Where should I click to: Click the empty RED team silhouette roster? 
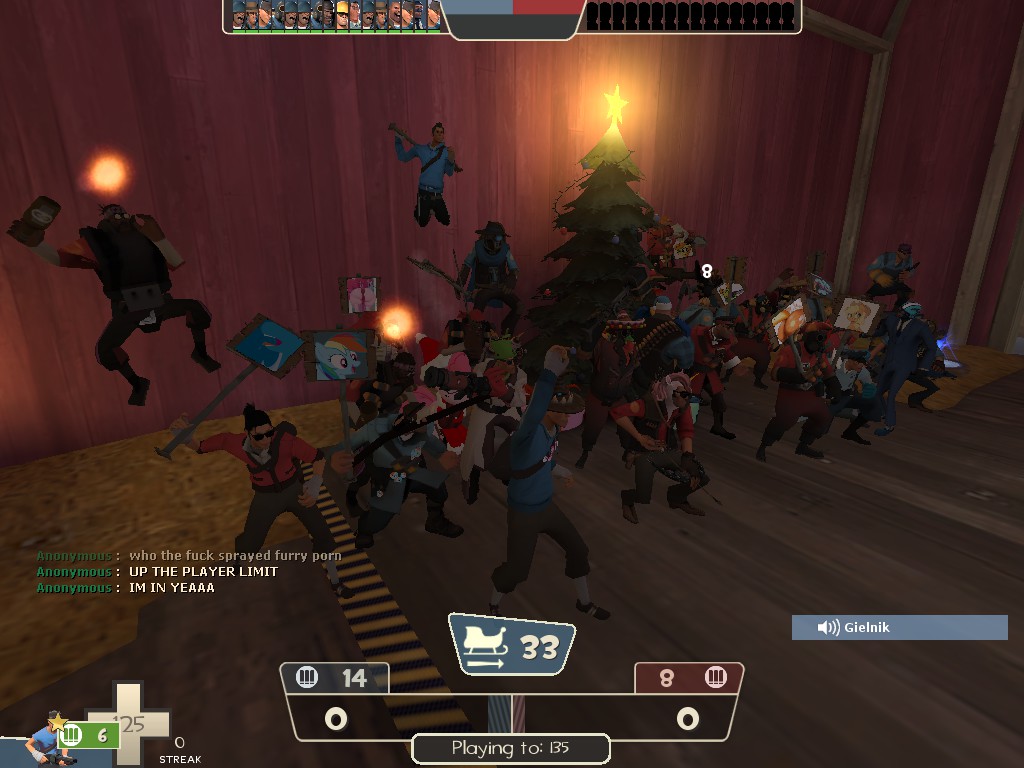tap(691, 16)
